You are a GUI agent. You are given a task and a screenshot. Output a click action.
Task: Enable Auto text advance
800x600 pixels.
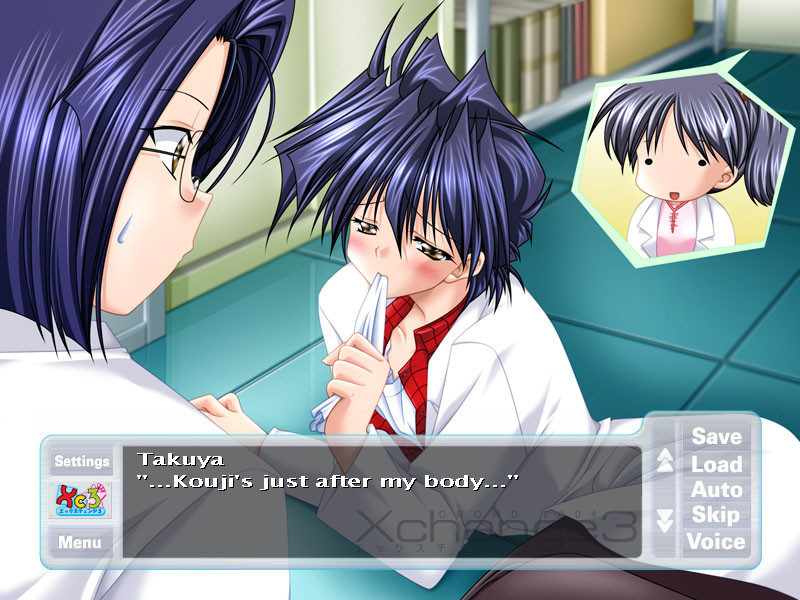click(x=716, y=490)
